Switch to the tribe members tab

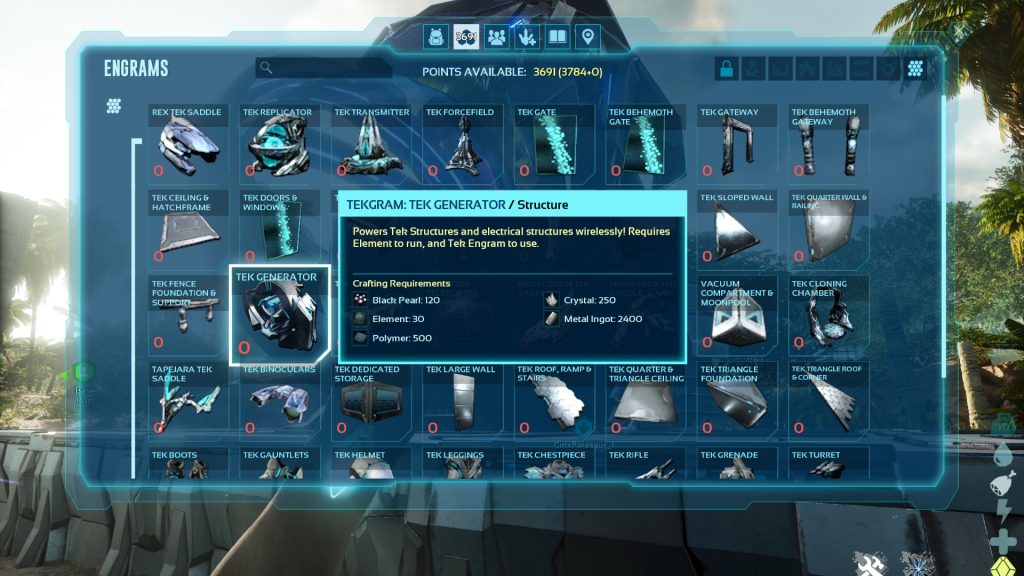click(x=496, y=38)
